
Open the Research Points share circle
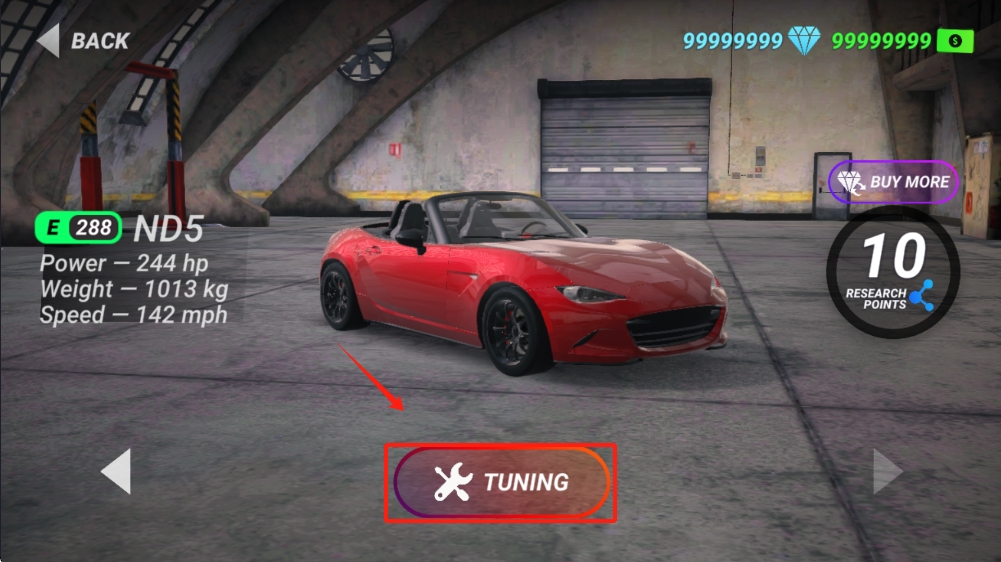(x=893, y=271)
